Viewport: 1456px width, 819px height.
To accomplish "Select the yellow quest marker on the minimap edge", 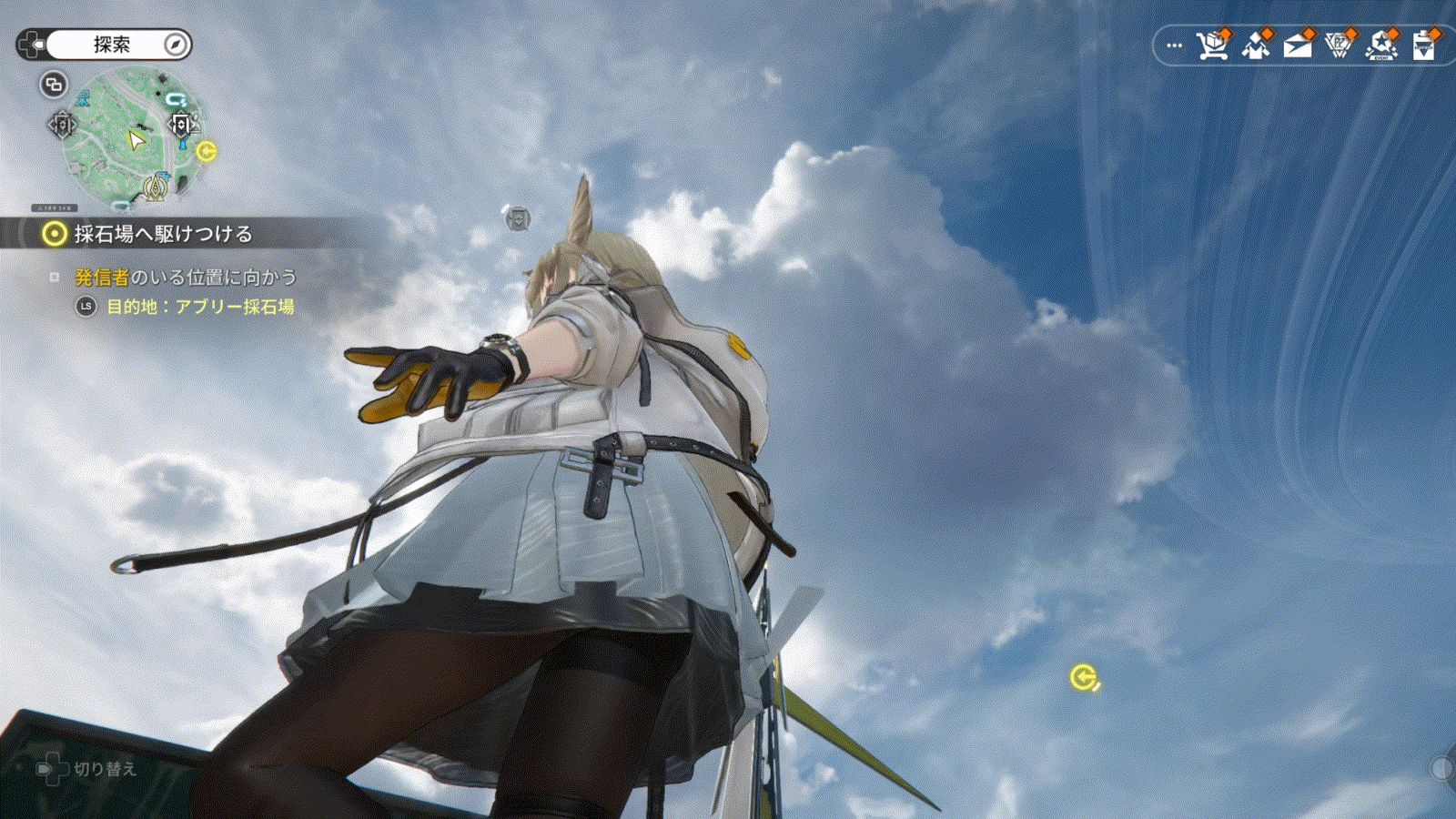I will click(207, 151).
